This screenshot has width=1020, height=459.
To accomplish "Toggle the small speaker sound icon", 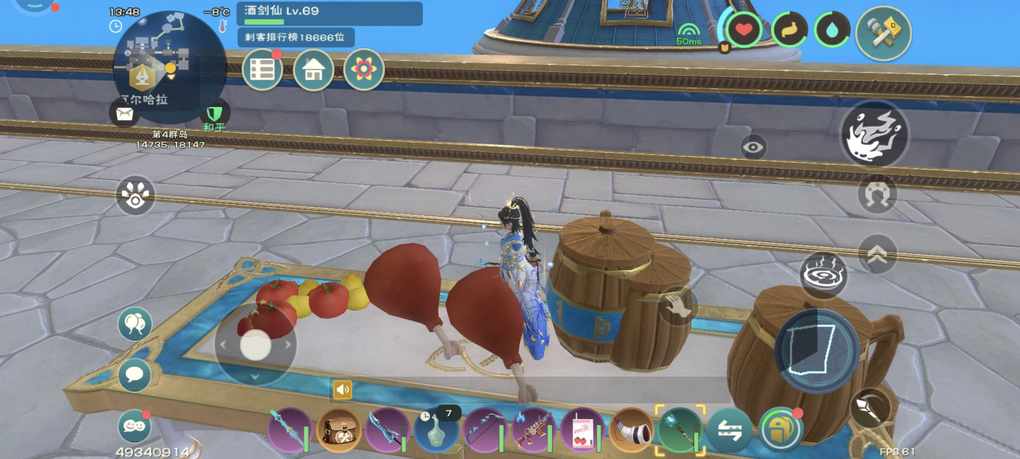I will pos(343,390).
